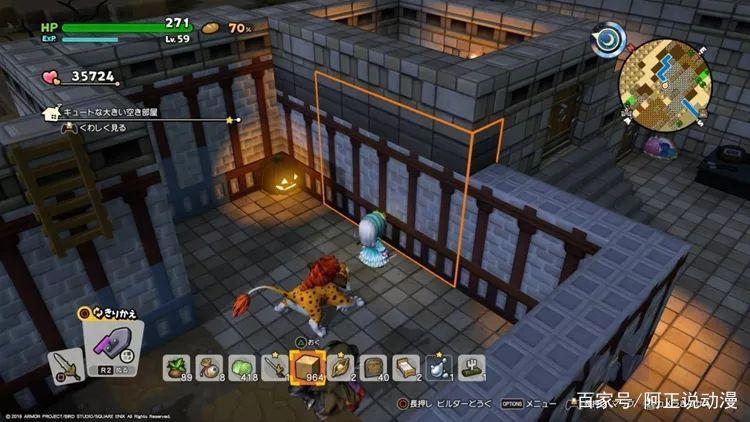Select the seedling item slot
Image resolution: width=750 pixels, height=422 pixels.
pyautogui.click(x=178, y=368)
